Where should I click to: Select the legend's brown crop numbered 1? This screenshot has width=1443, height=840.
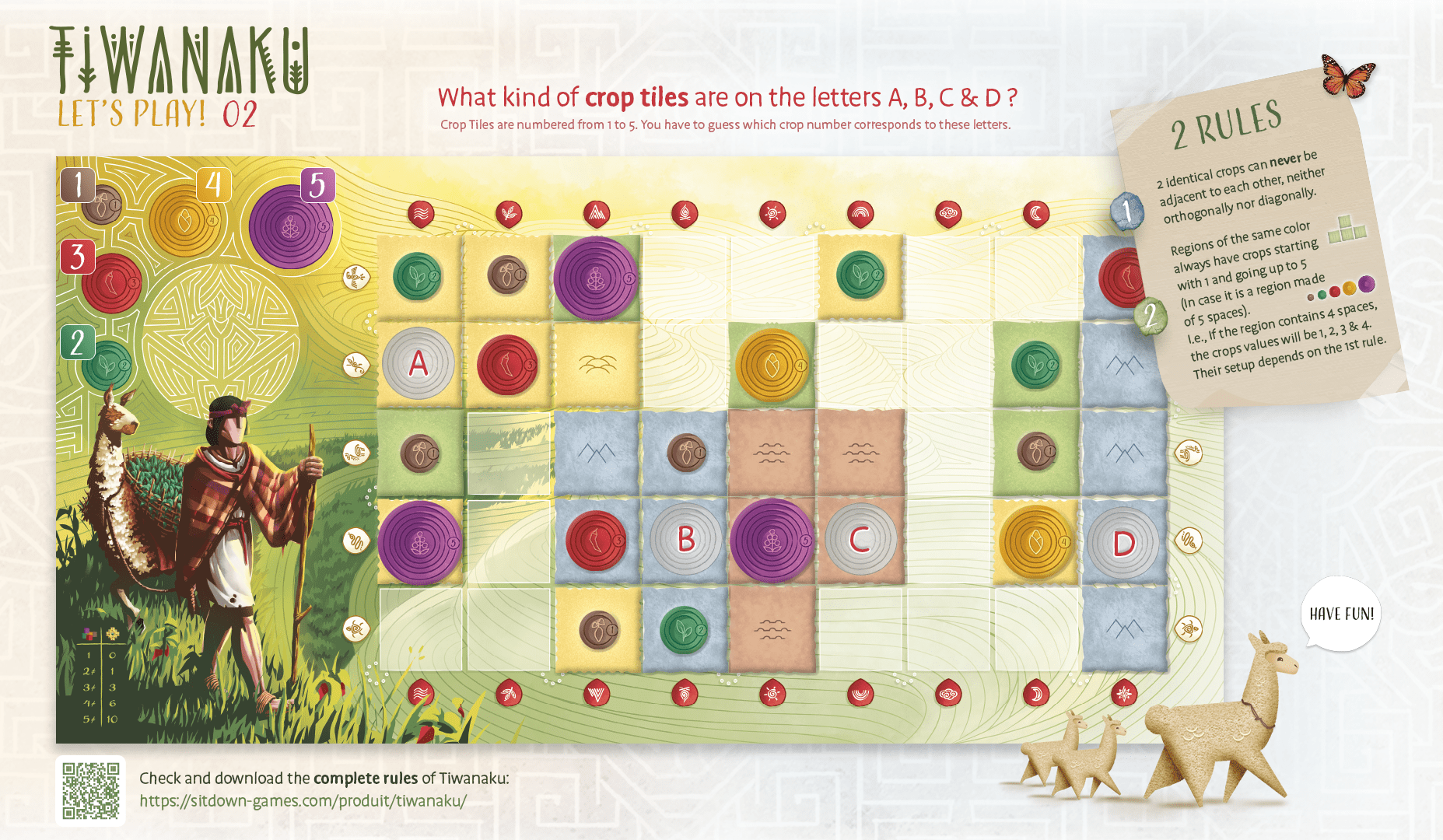102,205
